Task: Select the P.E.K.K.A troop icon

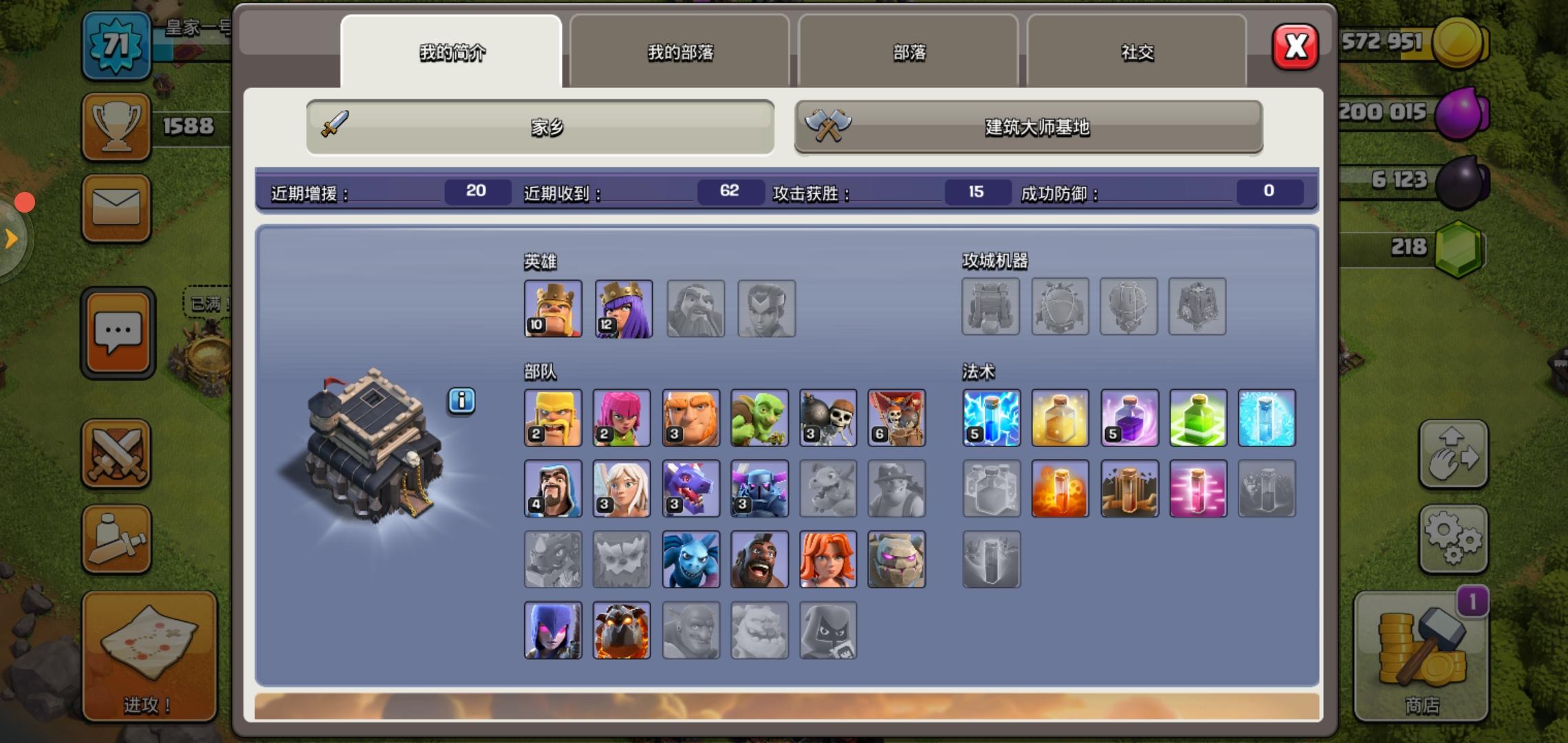Action: click(x=759, y=488)
